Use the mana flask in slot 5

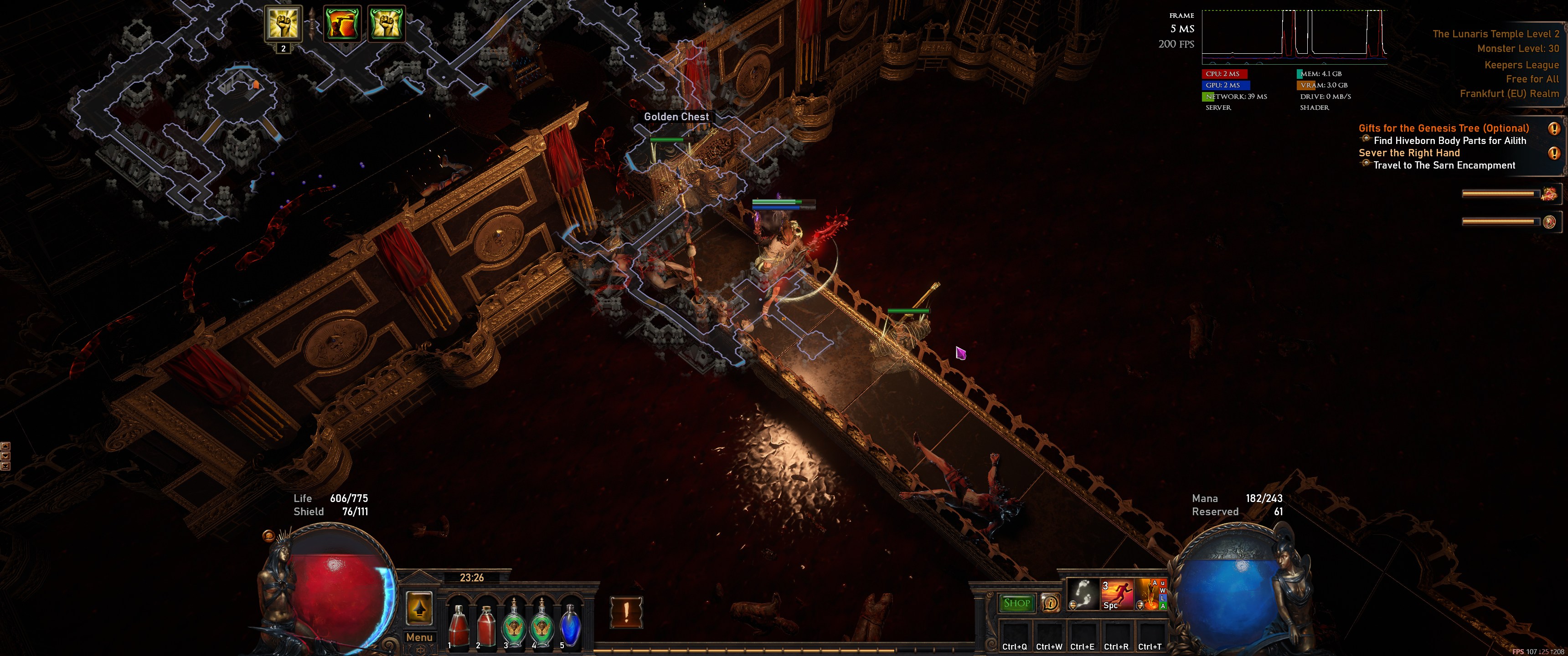[x=570, y=623]
